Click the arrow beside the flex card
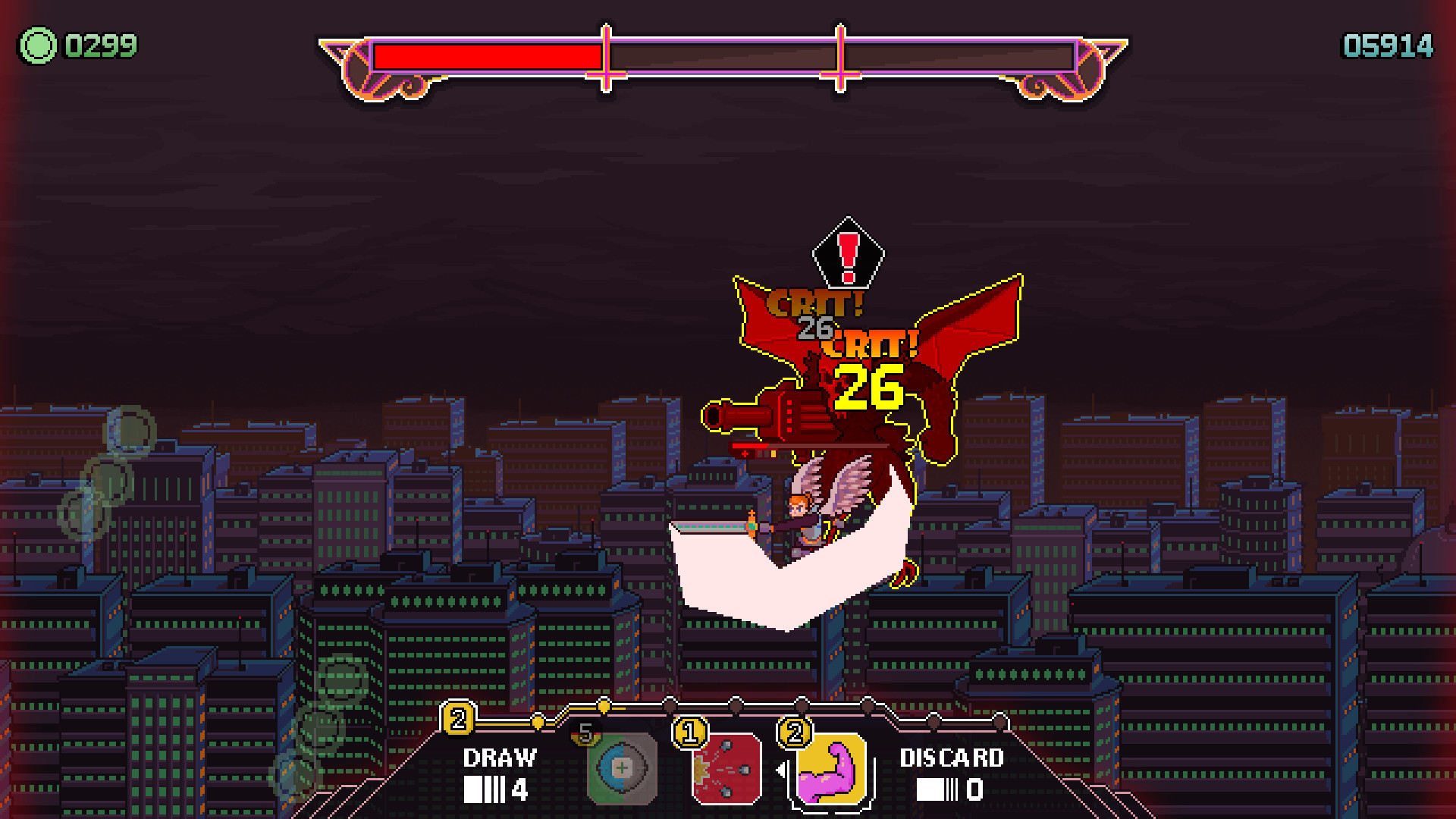Screen dimensions: 1456x819 coord(780,770)
